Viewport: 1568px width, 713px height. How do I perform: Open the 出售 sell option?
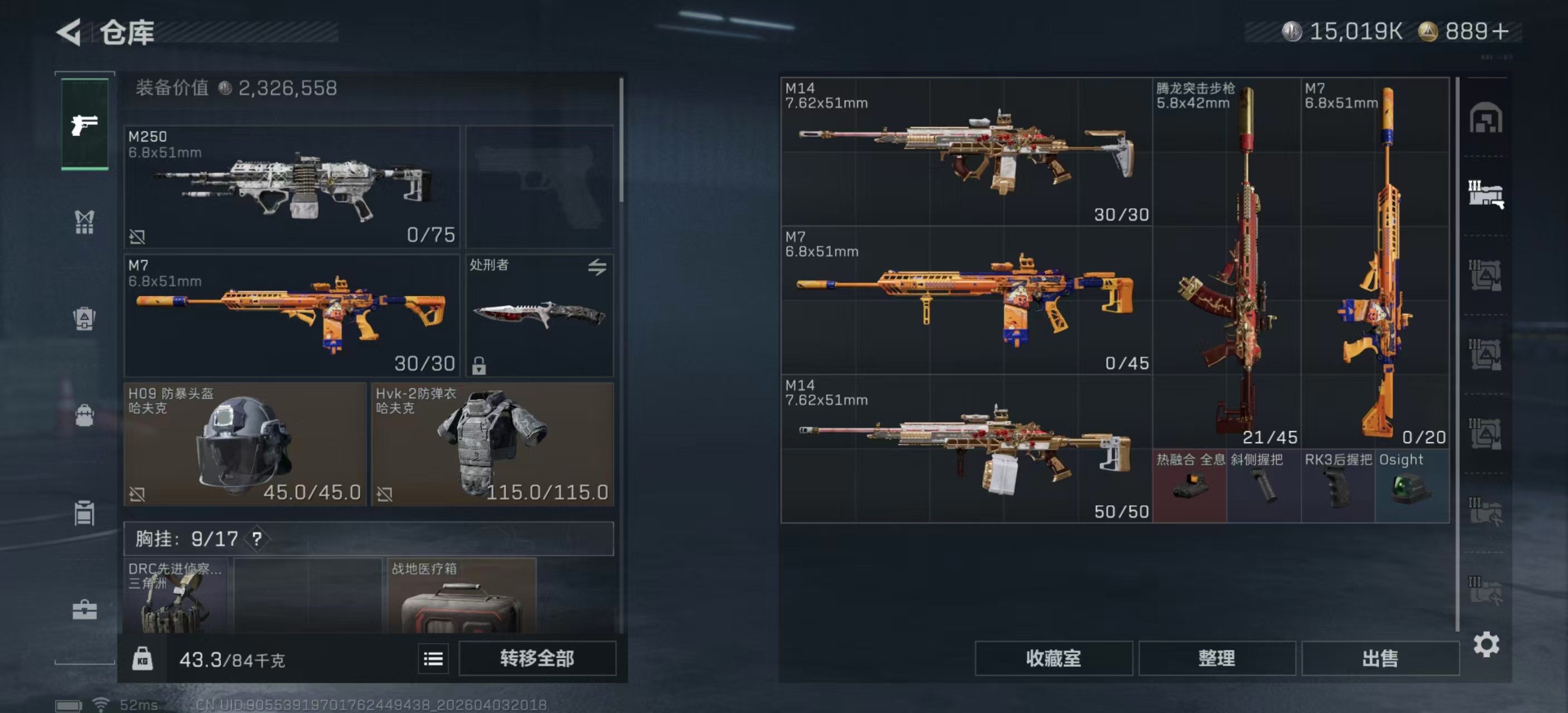[x=1380, y=658]
